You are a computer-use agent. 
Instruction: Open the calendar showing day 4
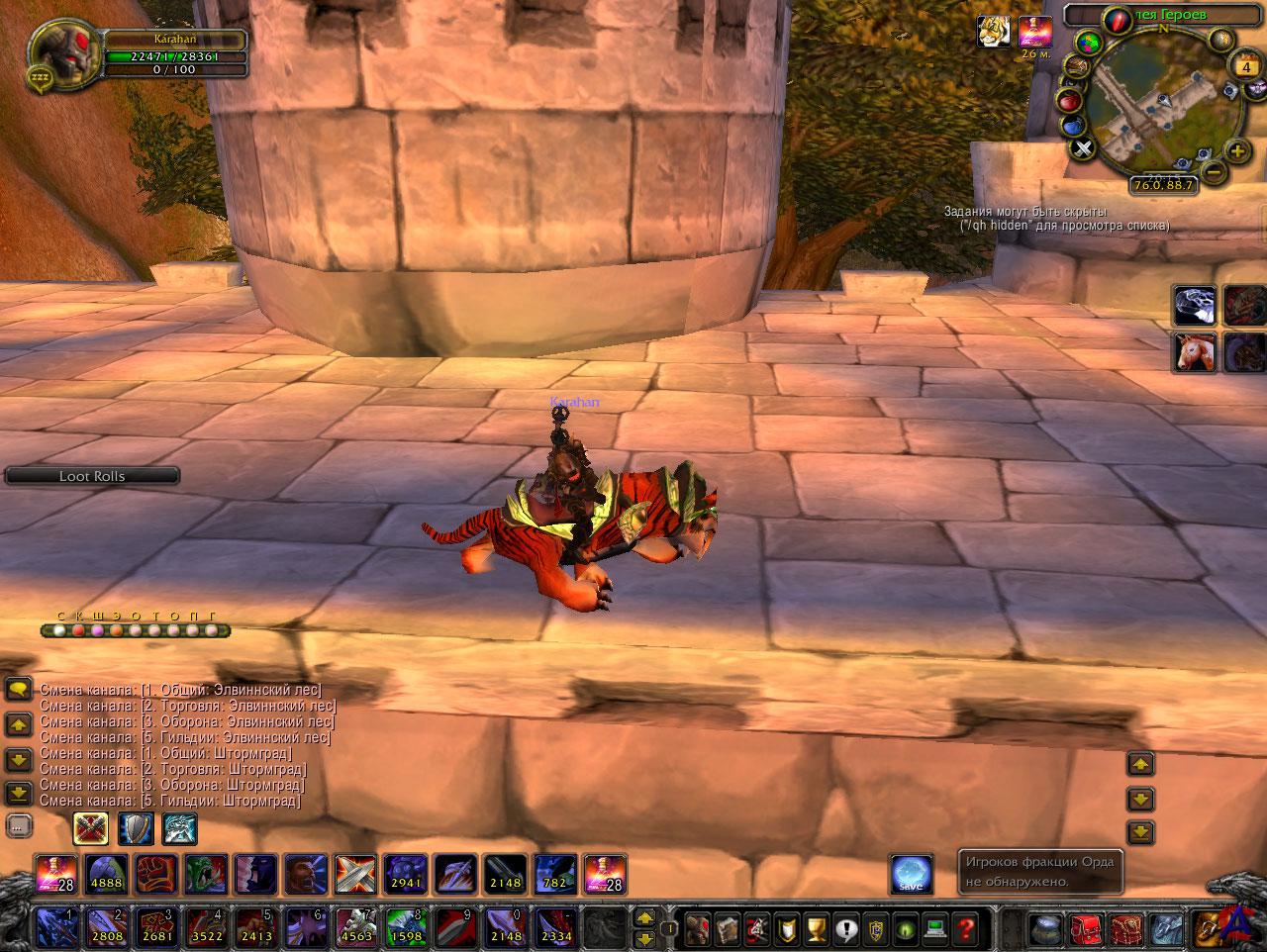click(x=1245, y=66)
